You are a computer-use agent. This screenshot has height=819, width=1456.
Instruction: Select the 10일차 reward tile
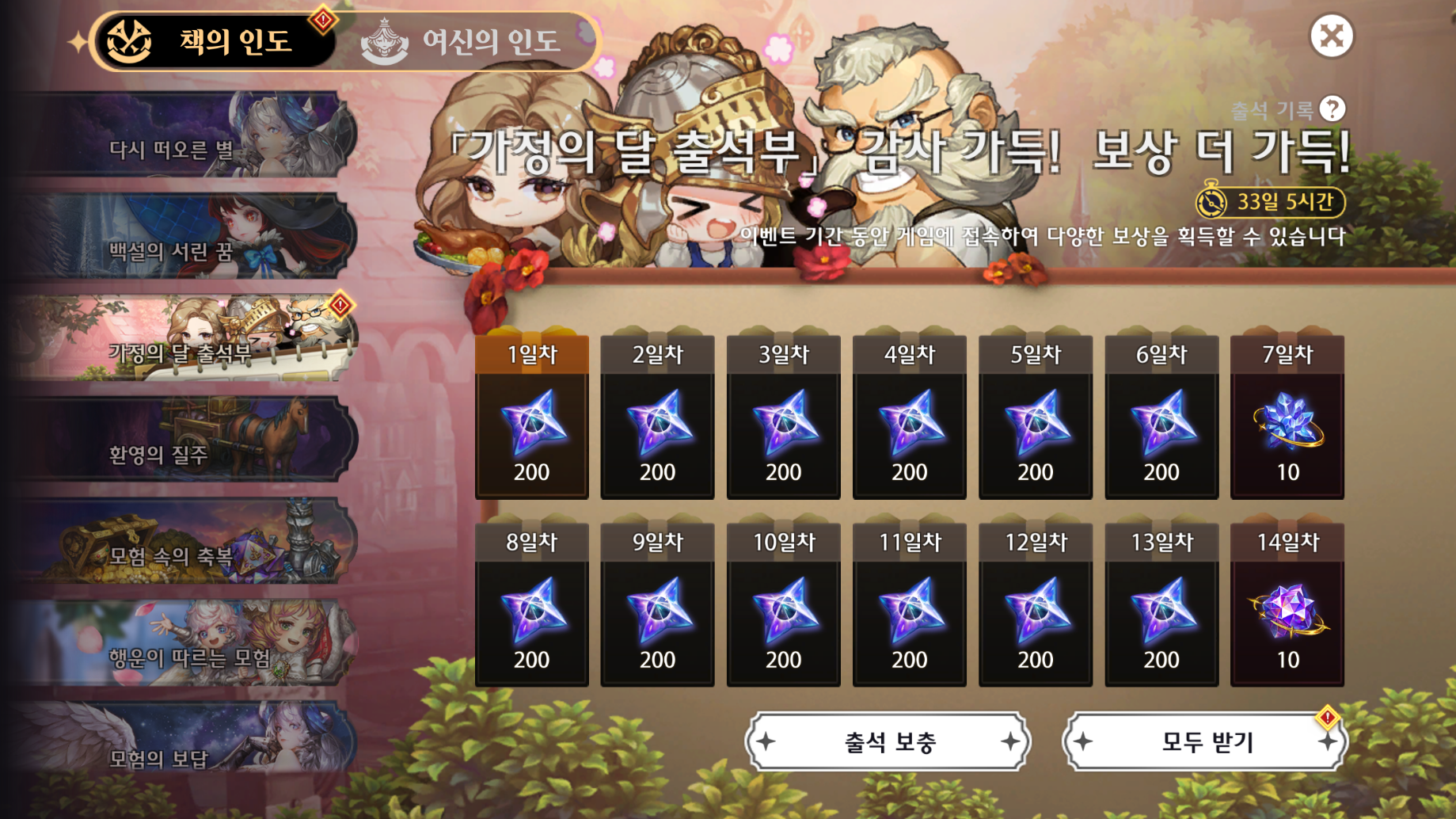coord(783,606)
